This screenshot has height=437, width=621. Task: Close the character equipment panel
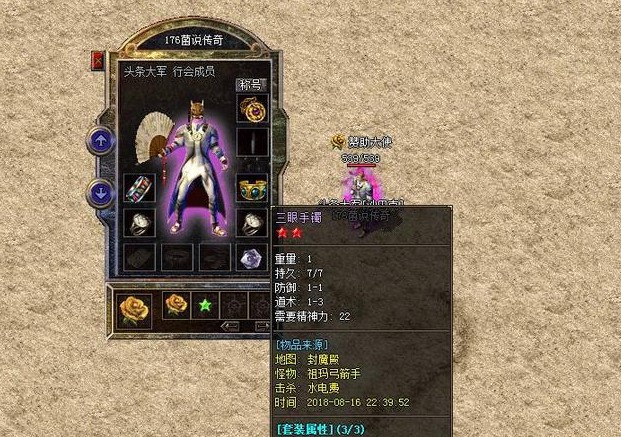tap(98, 61)
